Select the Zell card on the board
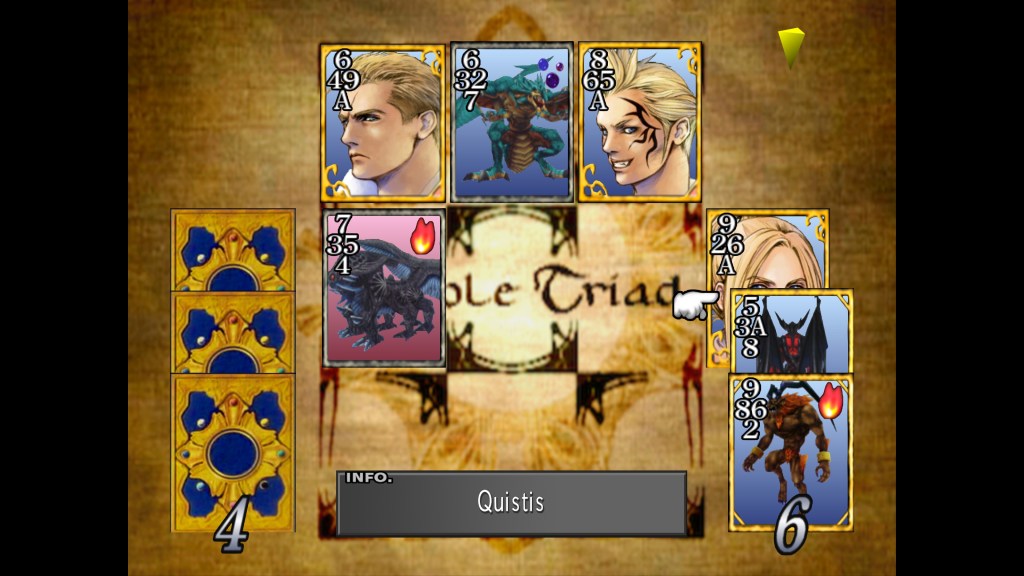The width and height of the screenshot is (1024, 576). 639,122
